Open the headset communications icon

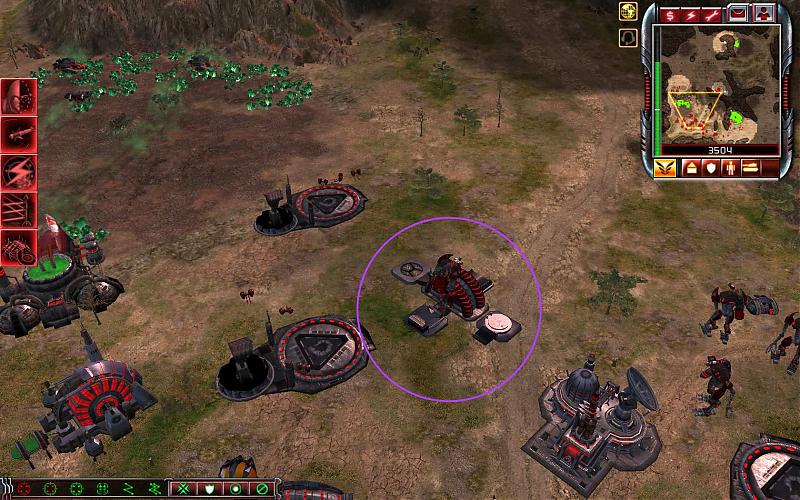point(629,37)
